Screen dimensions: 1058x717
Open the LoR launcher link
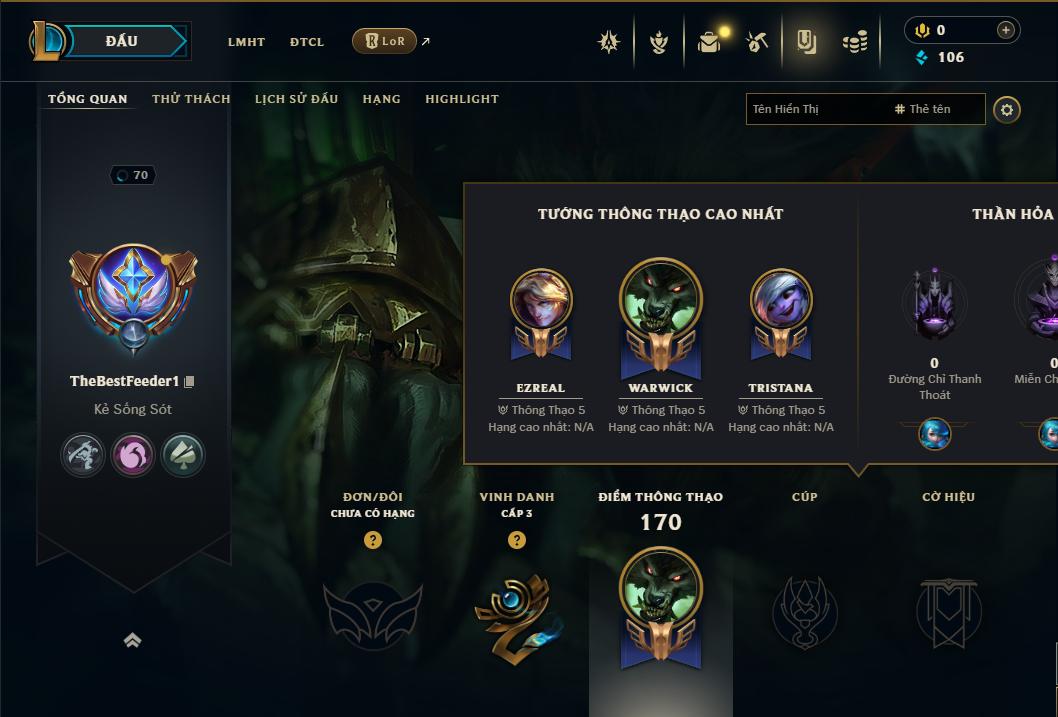tap(385, 41)
